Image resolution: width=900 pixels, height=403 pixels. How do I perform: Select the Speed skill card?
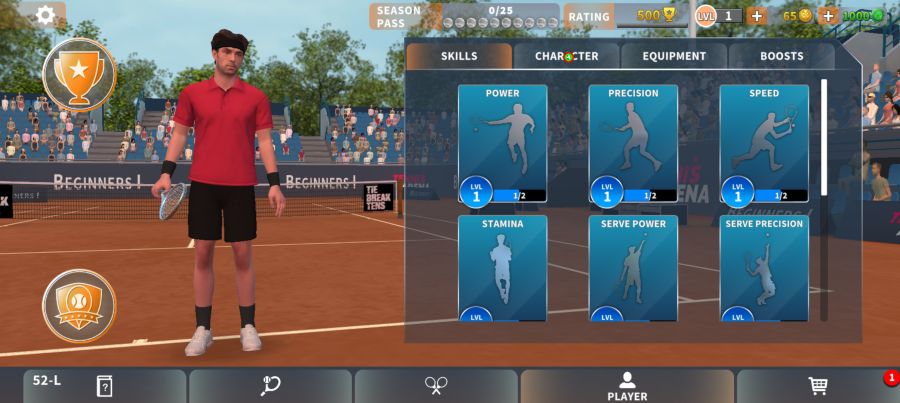coord(764,145)
